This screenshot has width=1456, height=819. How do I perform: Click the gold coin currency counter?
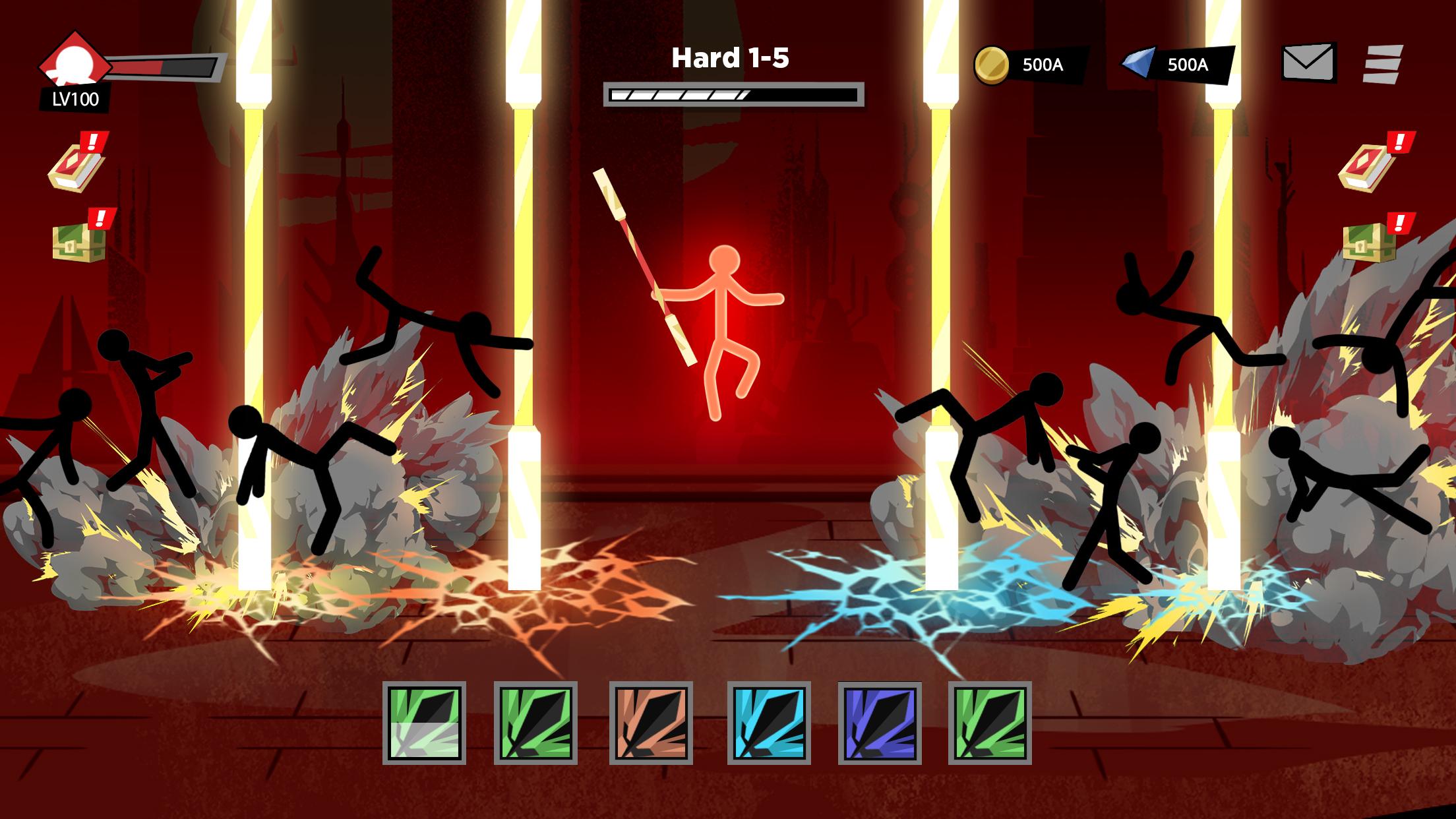coord(1029,65)
